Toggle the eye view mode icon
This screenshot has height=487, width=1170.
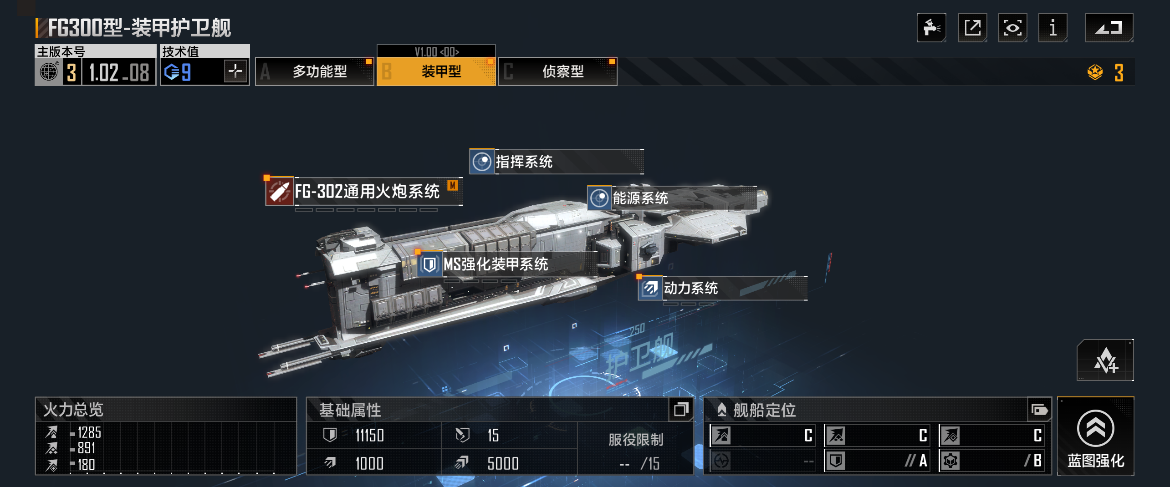(x=1012, y=28)
